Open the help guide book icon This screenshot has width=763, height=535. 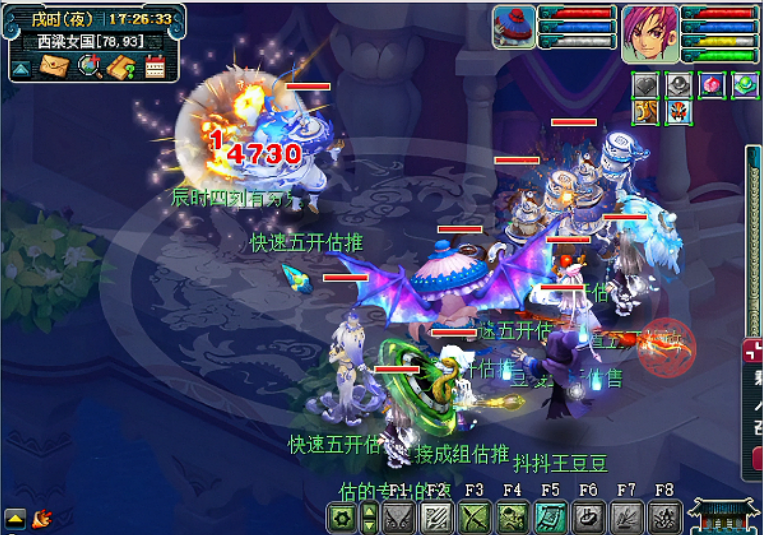coord(122,68)
